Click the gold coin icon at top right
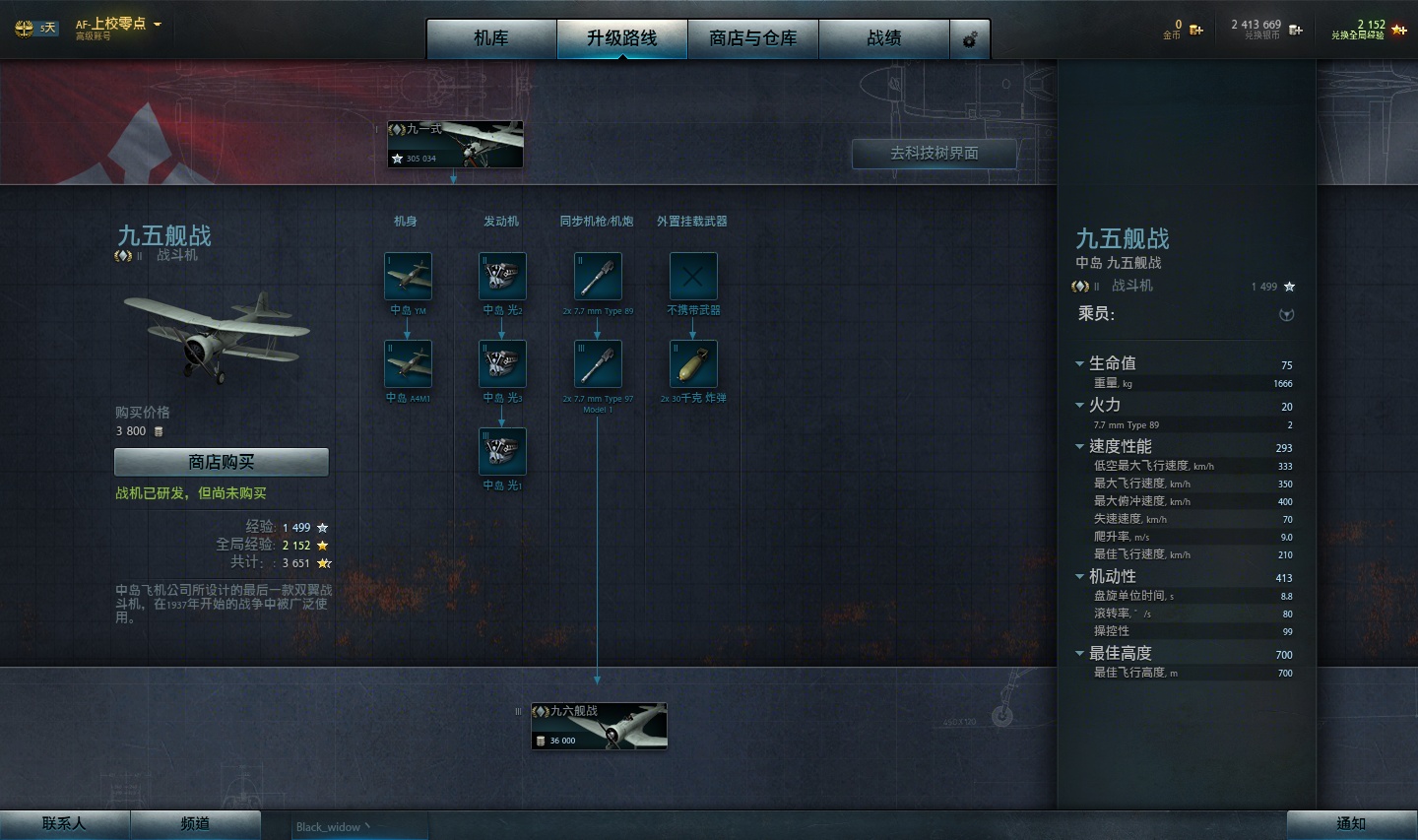Screen dimensions: 1418x840 pos(1192,29)
